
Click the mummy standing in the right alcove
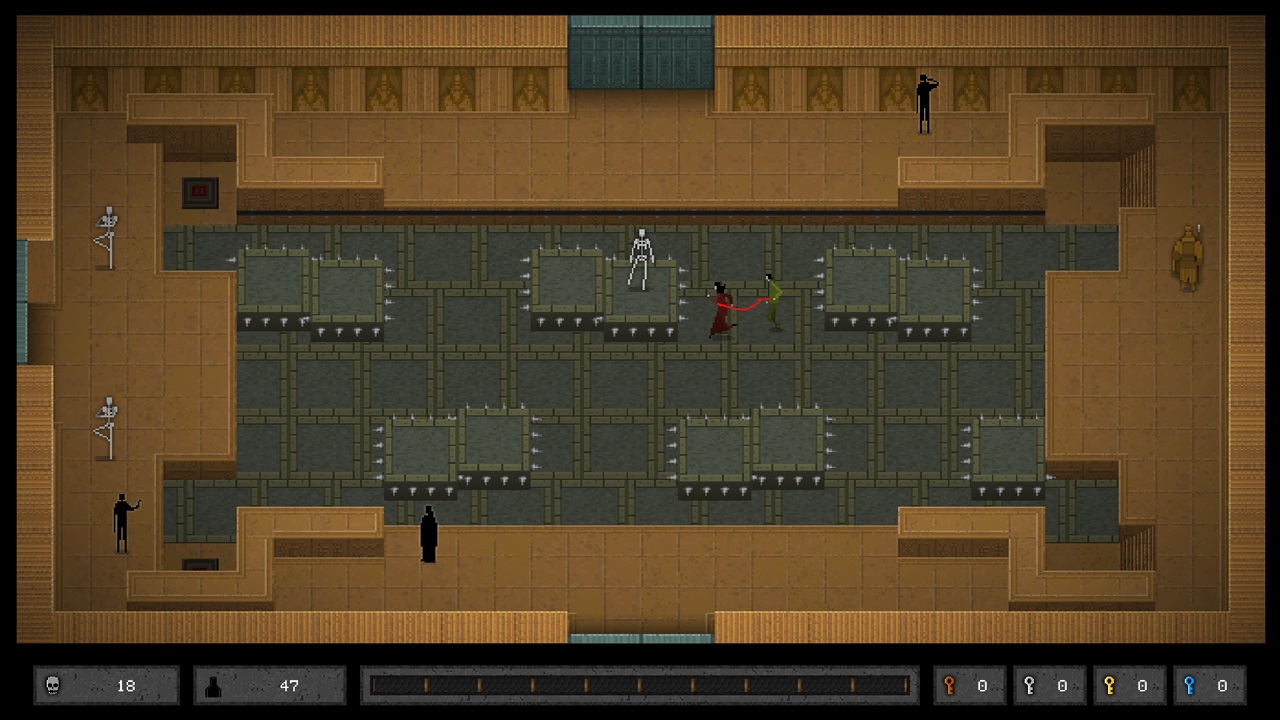coord(1188,258)
